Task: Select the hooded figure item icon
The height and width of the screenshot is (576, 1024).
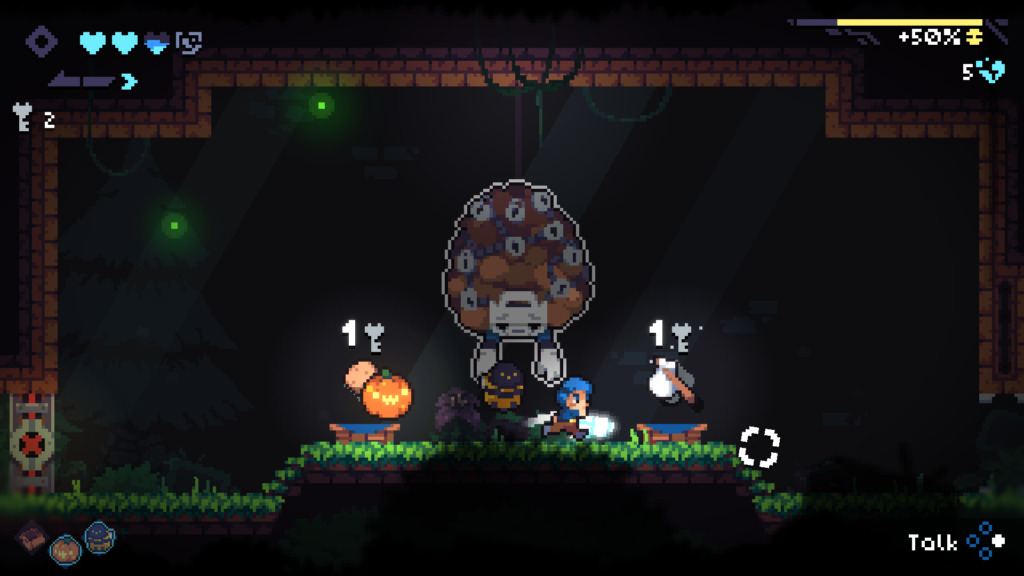Action: tap(99, 538)
